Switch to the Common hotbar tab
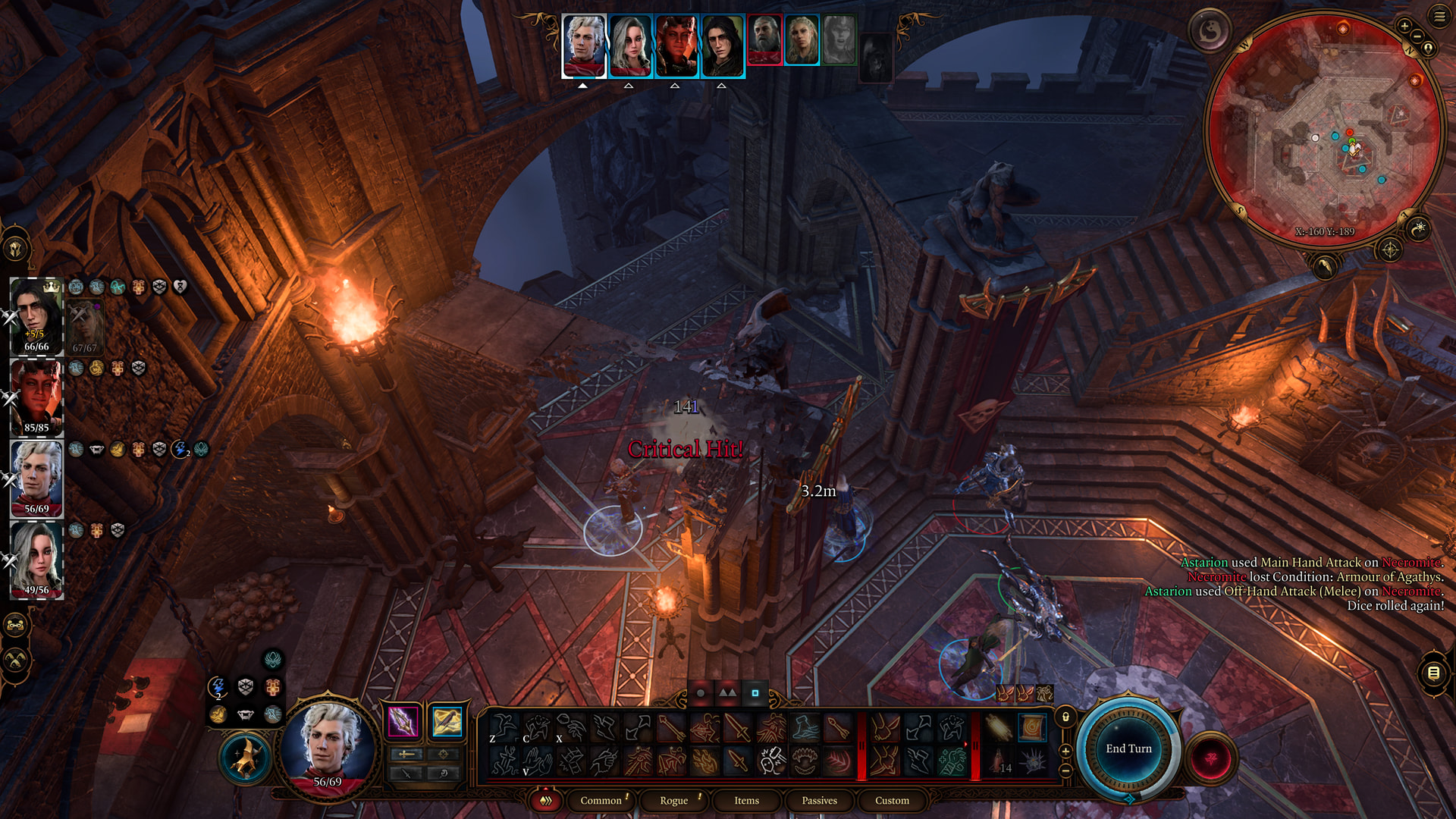 (x=601, y=800)
